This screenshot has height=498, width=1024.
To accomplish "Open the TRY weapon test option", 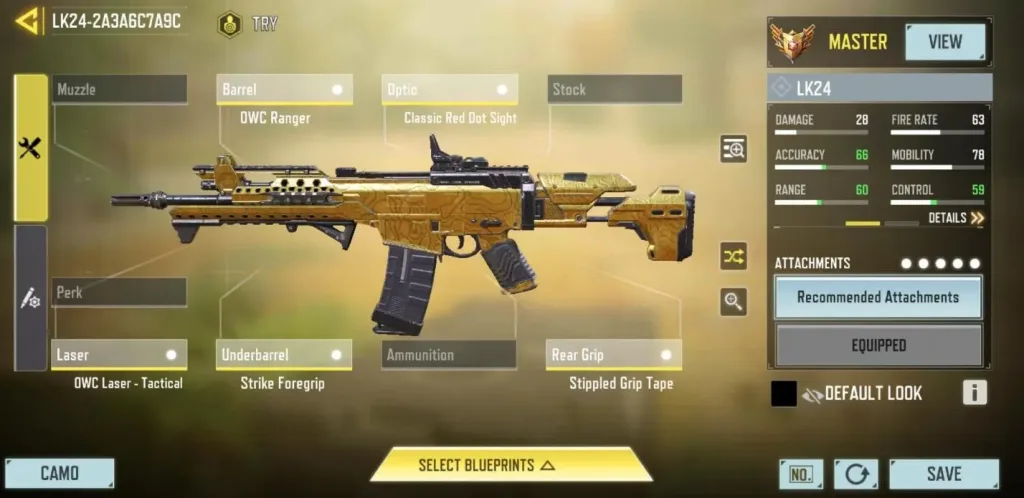I will (248, 24).
